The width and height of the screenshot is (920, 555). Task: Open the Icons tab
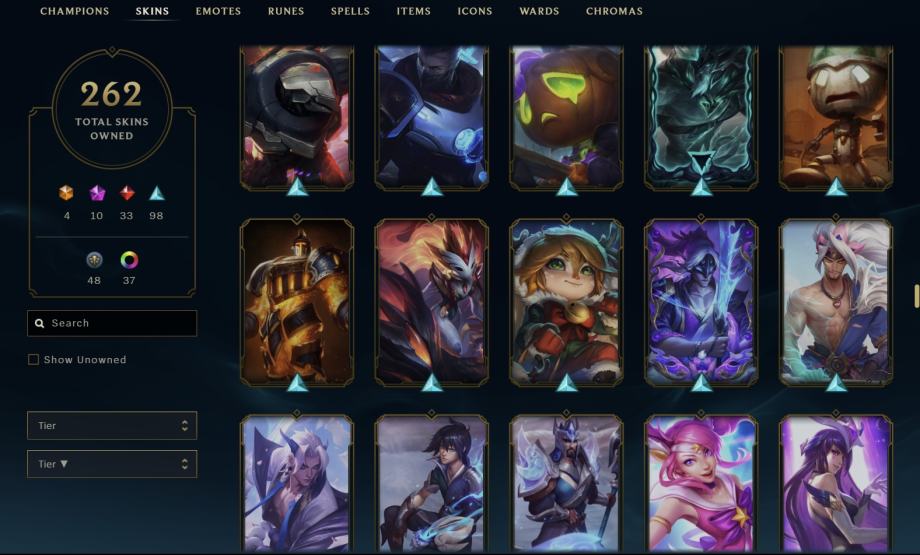475,12
